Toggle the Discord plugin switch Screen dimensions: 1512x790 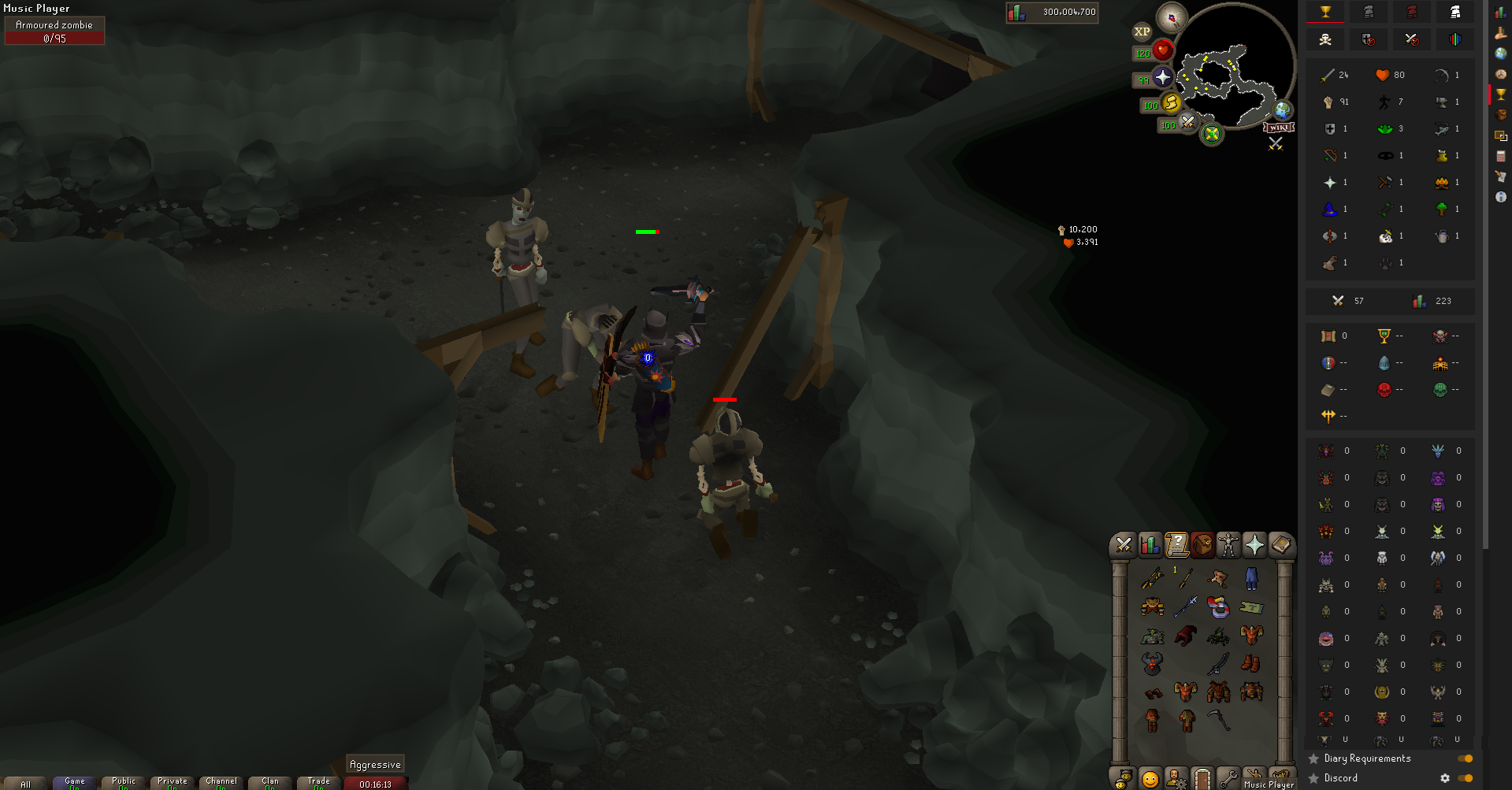(1465, 778)
